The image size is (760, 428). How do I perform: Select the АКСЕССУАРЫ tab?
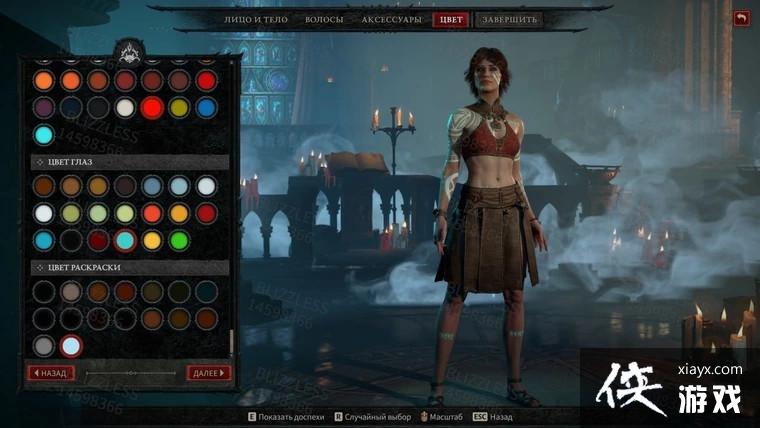coord(392,19)
